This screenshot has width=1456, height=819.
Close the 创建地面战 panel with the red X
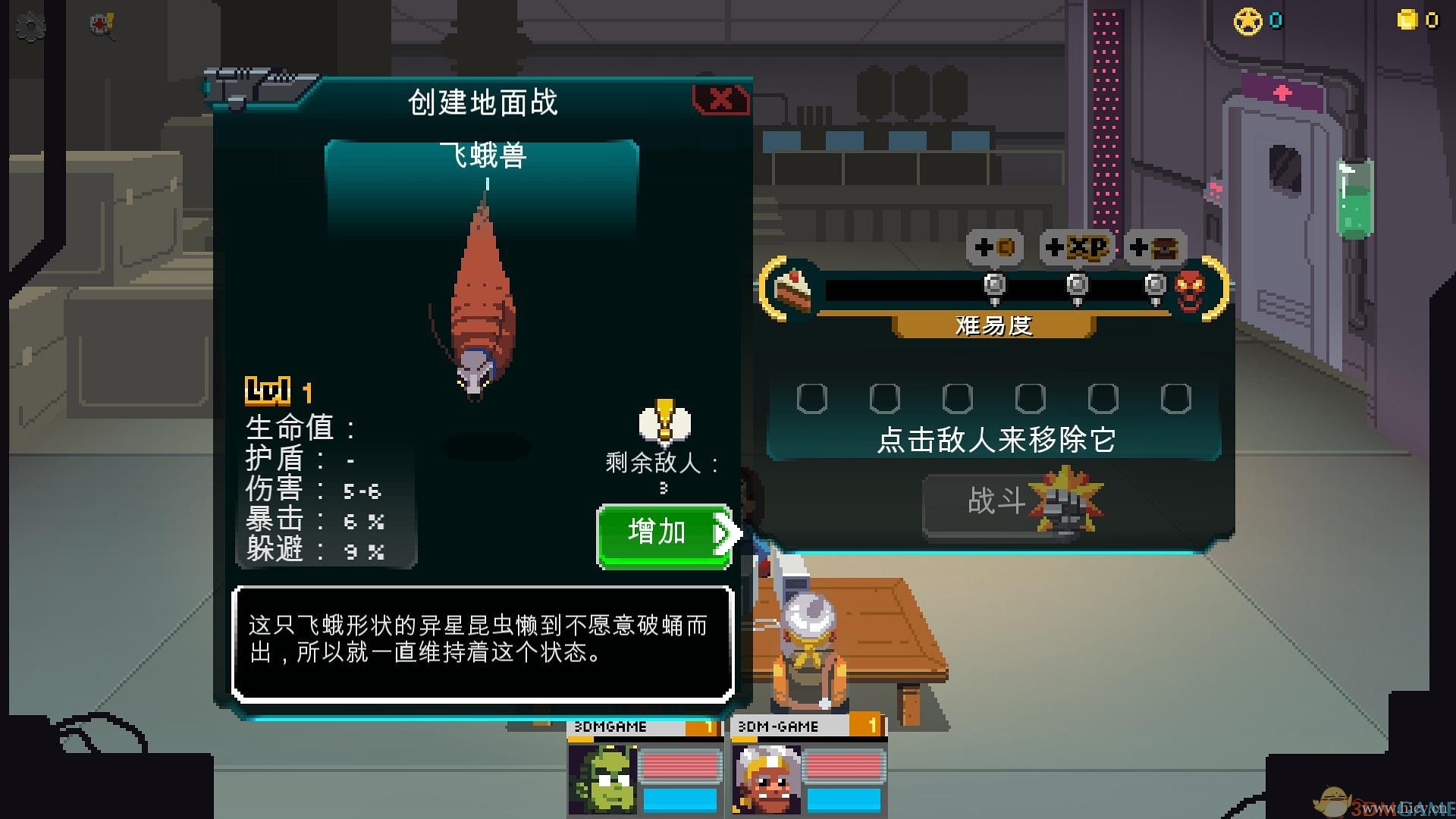721,99
